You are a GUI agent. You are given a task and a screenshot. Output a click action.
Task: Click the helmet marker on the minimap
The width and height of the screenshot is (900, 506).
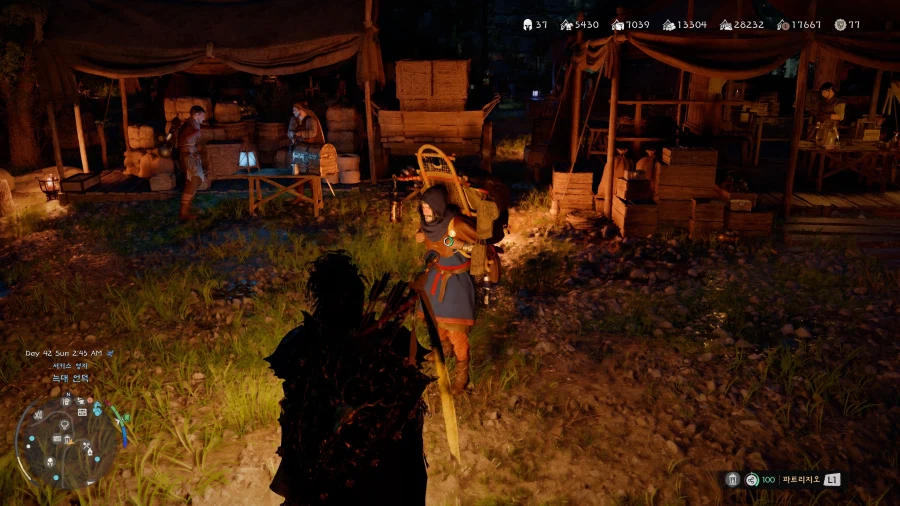click(x=49, y=461)
